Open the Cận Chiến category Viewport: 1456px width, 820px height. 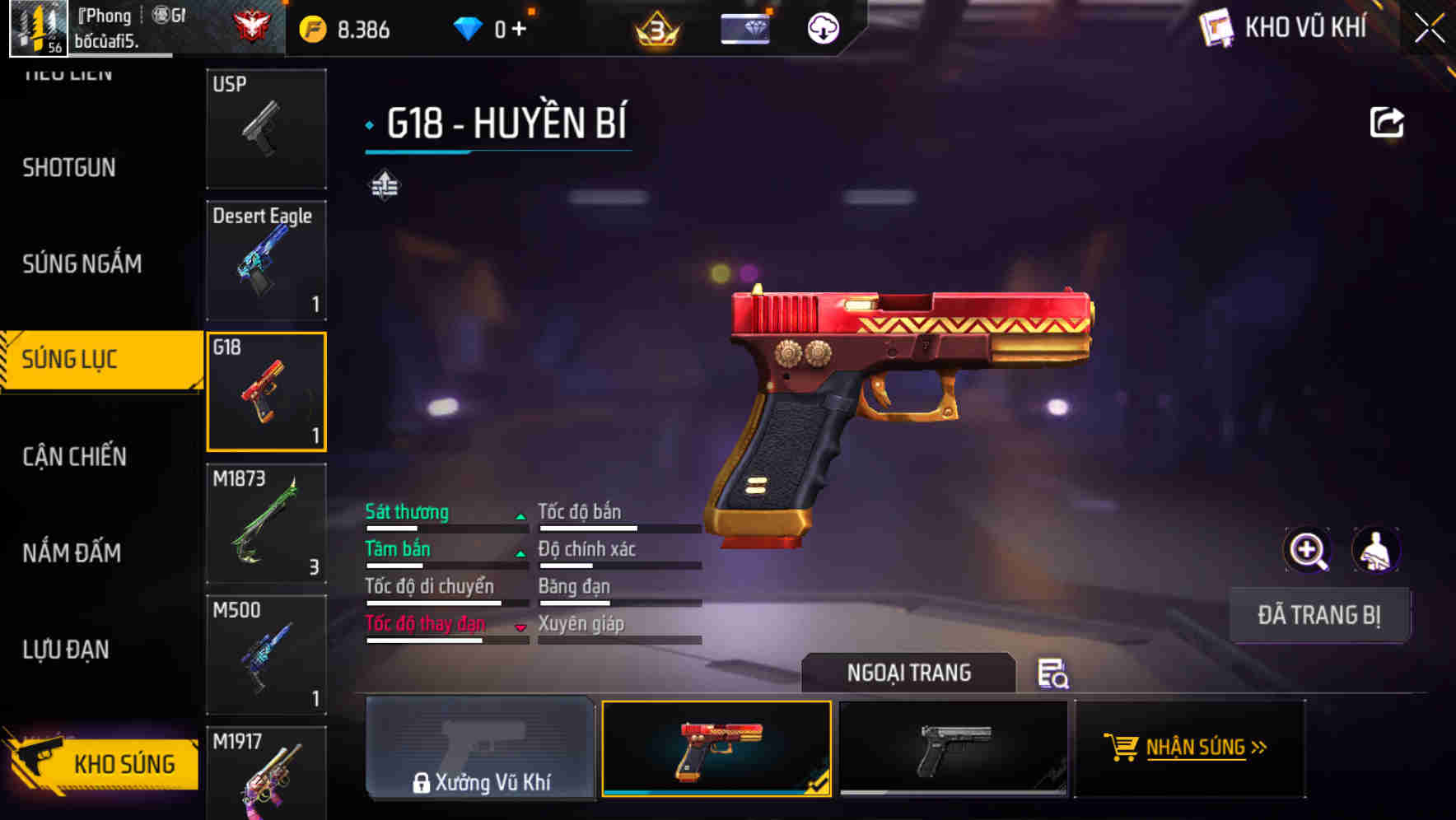tap(73, 456)
